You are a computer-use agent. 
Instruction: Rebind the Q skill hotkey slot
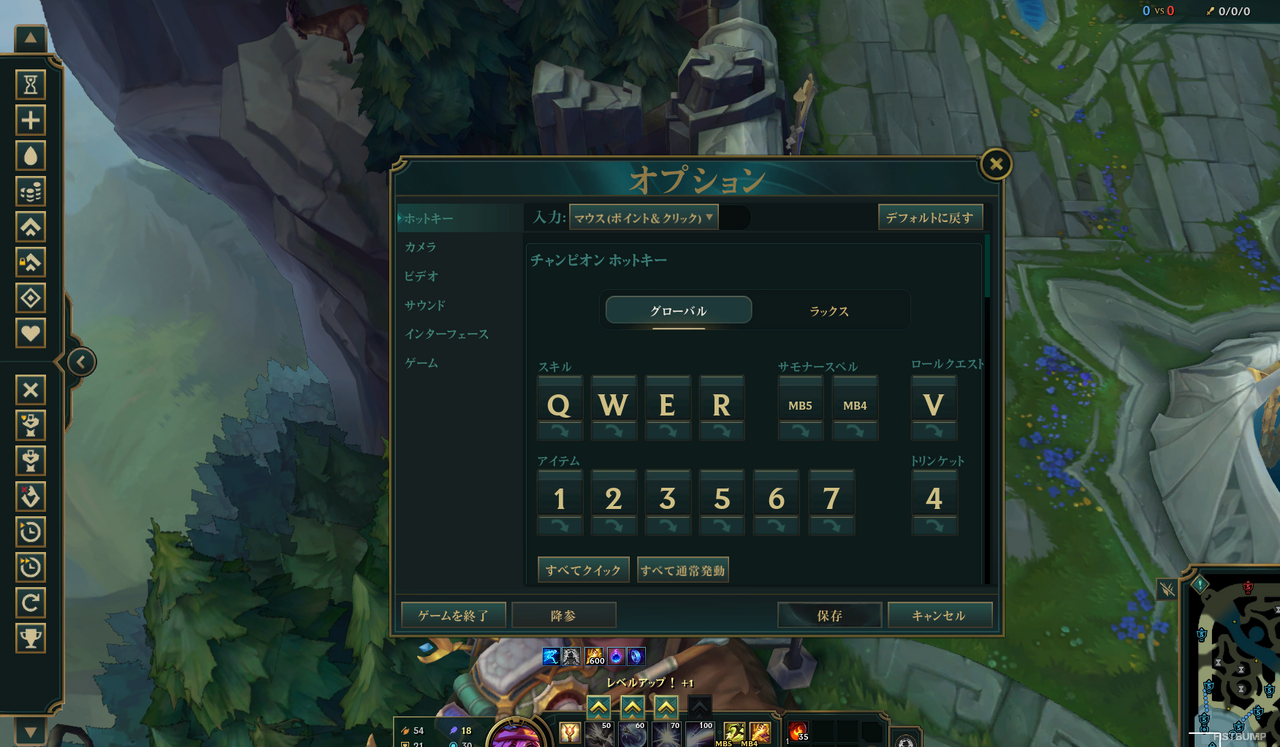click(559, 404)
